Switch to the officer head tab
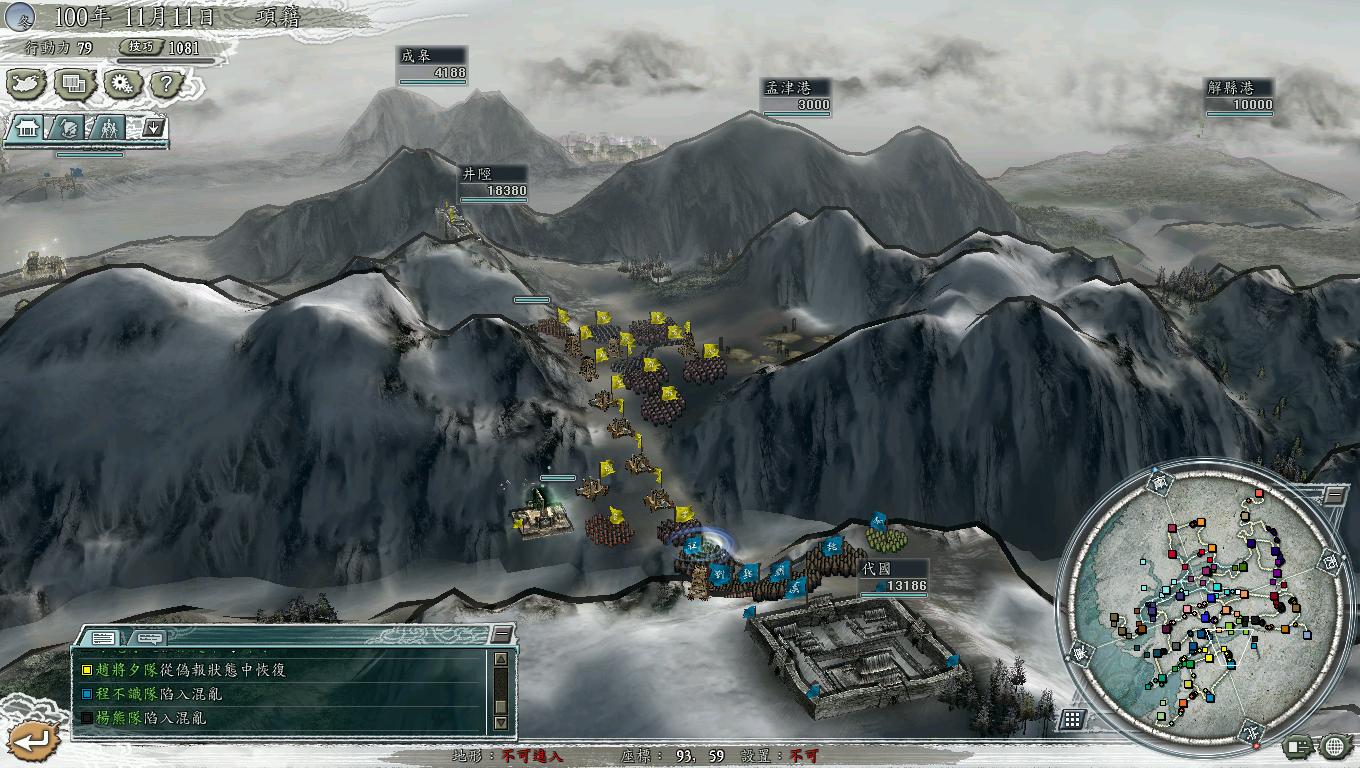This screenshot has height=768, width=1360. (x=68, y=128)
